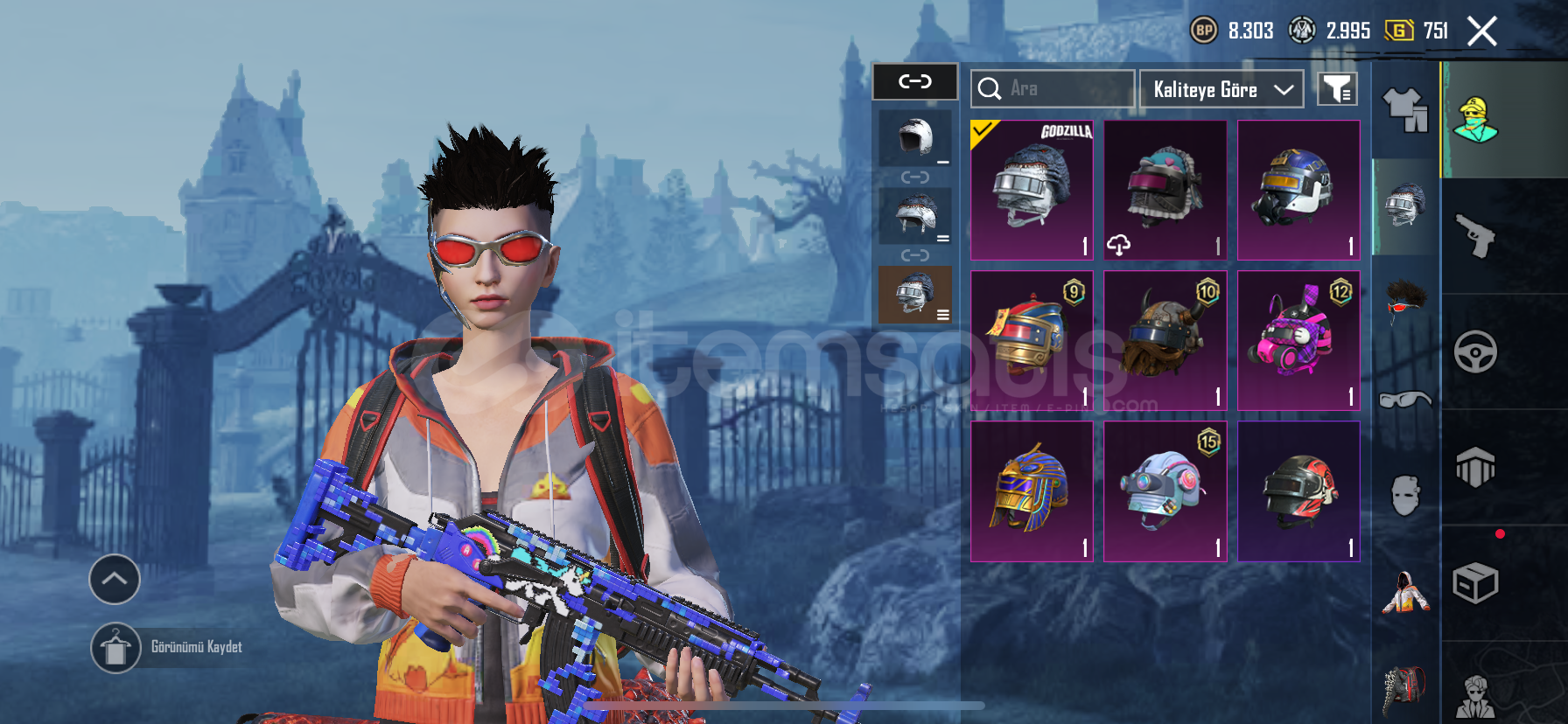Viewport: 1568px width, 724px height.
Task: Expand the panel with the up-arrow button
Action: (115, 579)
